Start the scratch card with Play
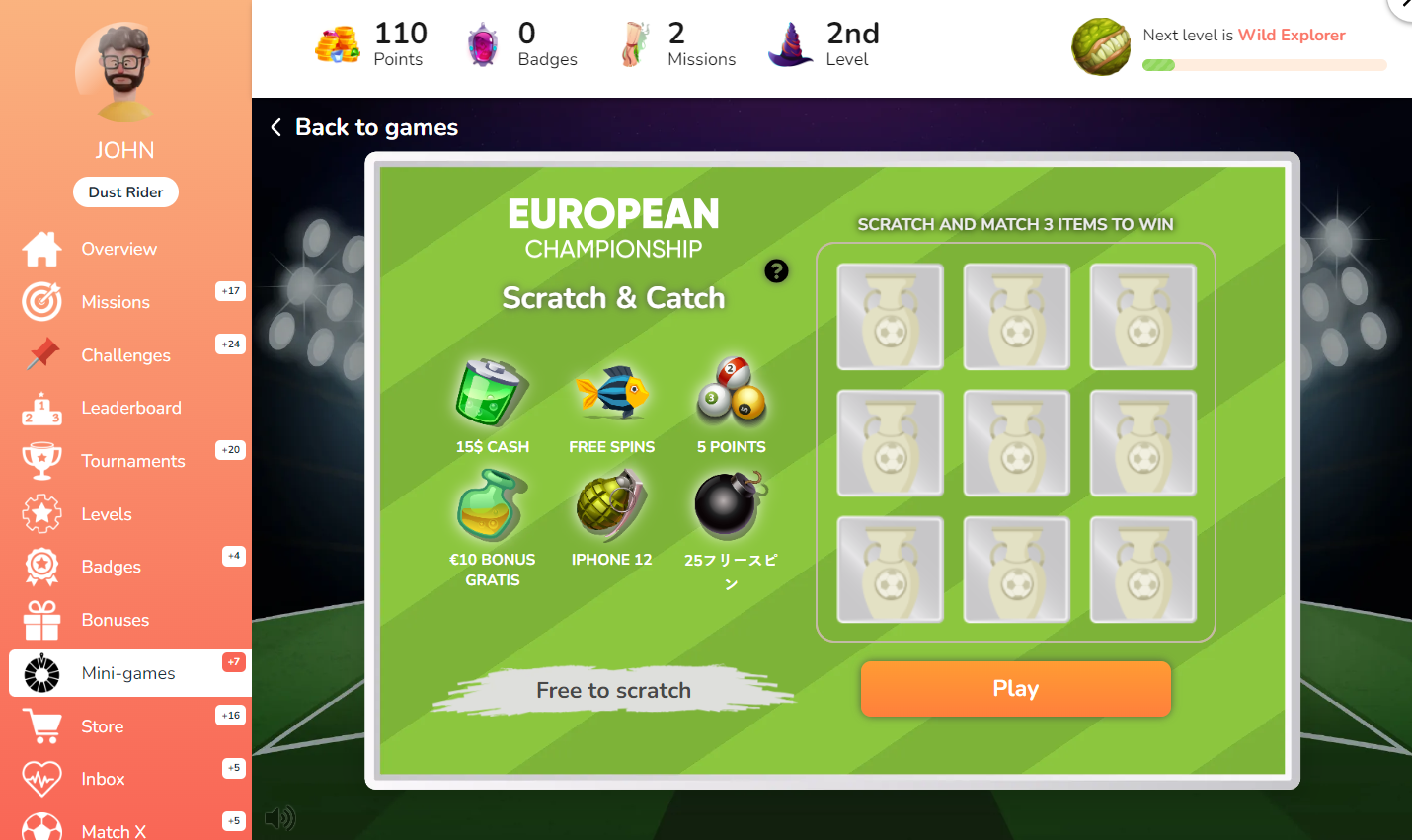Screen dimensions: 1412x840 [1015, 688]
